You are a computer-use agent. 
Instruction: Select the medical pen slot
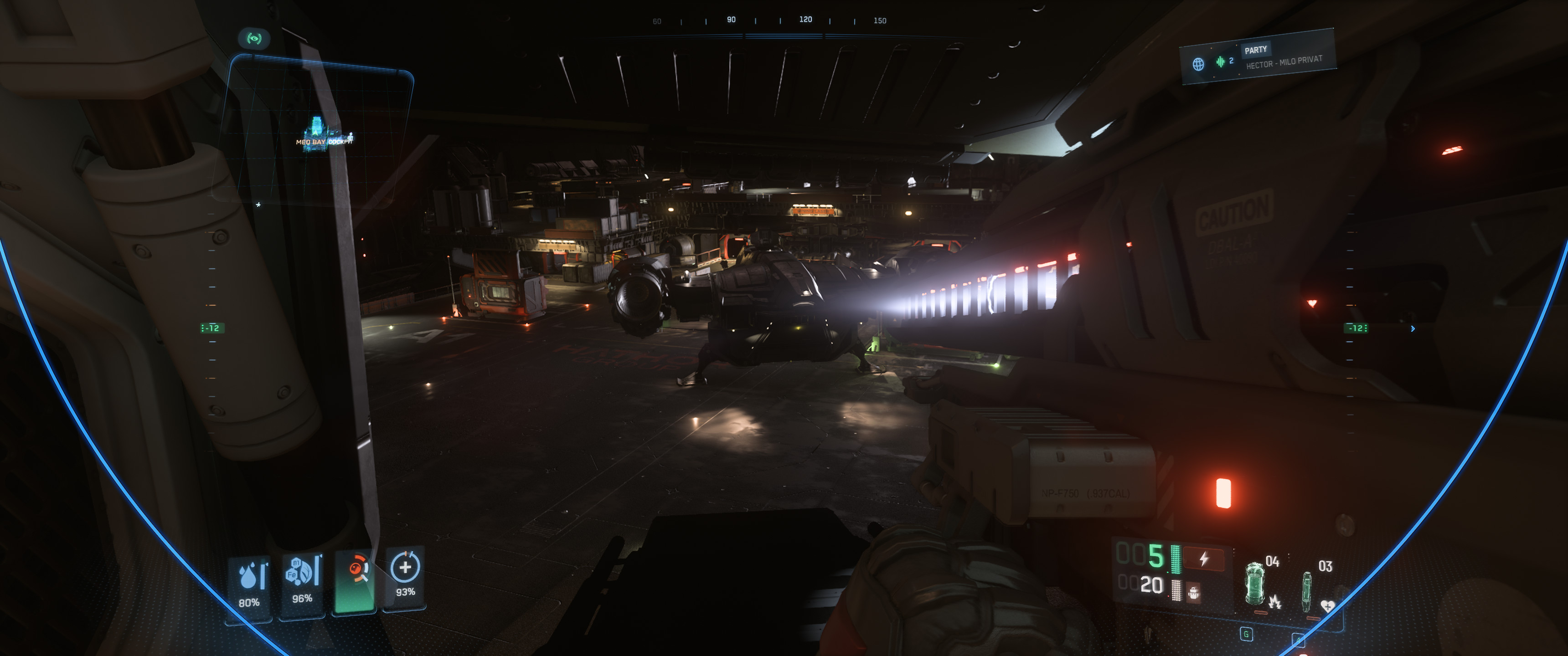(x=1306, y=589)
